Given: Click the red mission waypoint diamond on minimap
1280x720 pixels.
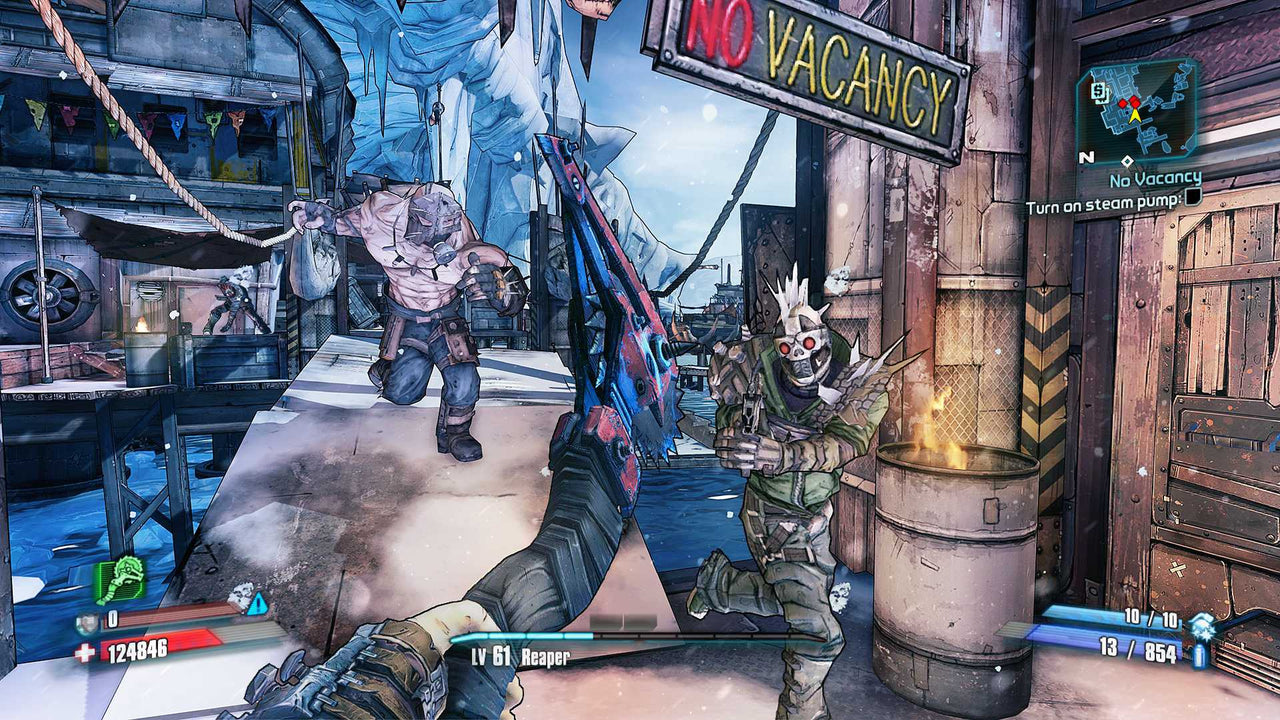Looking at the screenshot, I should point(1134,103).
